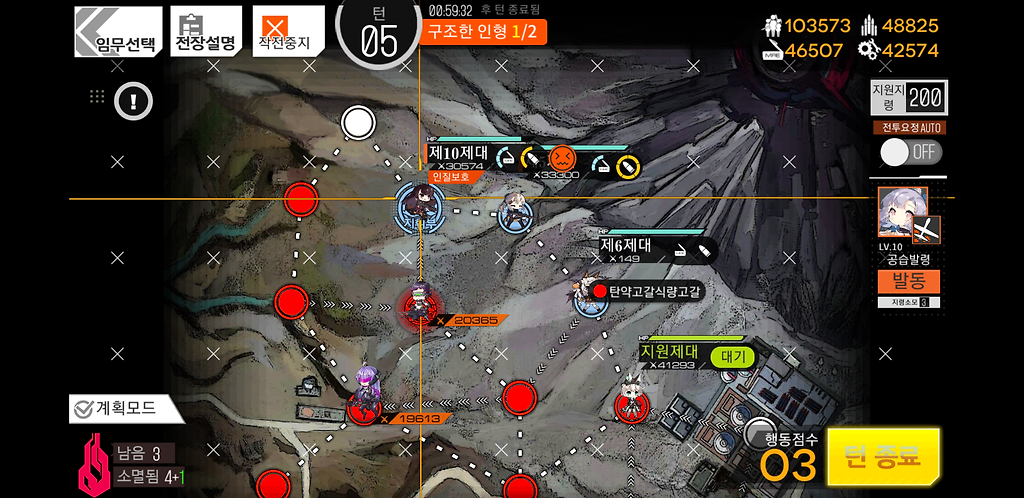The image size is (1024, 498).
Task: Select the 제10제대 echelon unit
Action: [x=420, y=208]
